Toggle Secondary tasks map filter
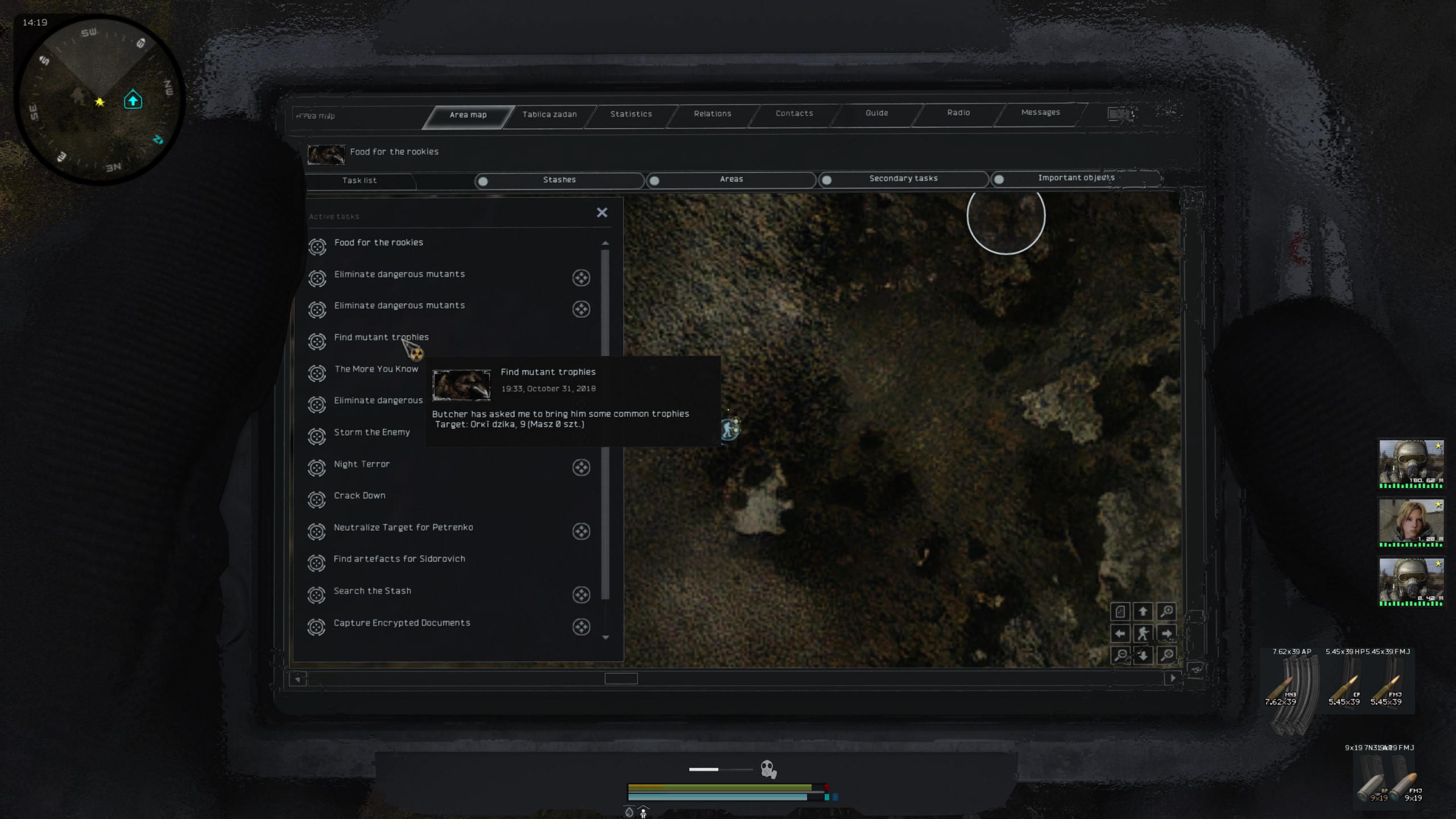 (x=827, y=180)
